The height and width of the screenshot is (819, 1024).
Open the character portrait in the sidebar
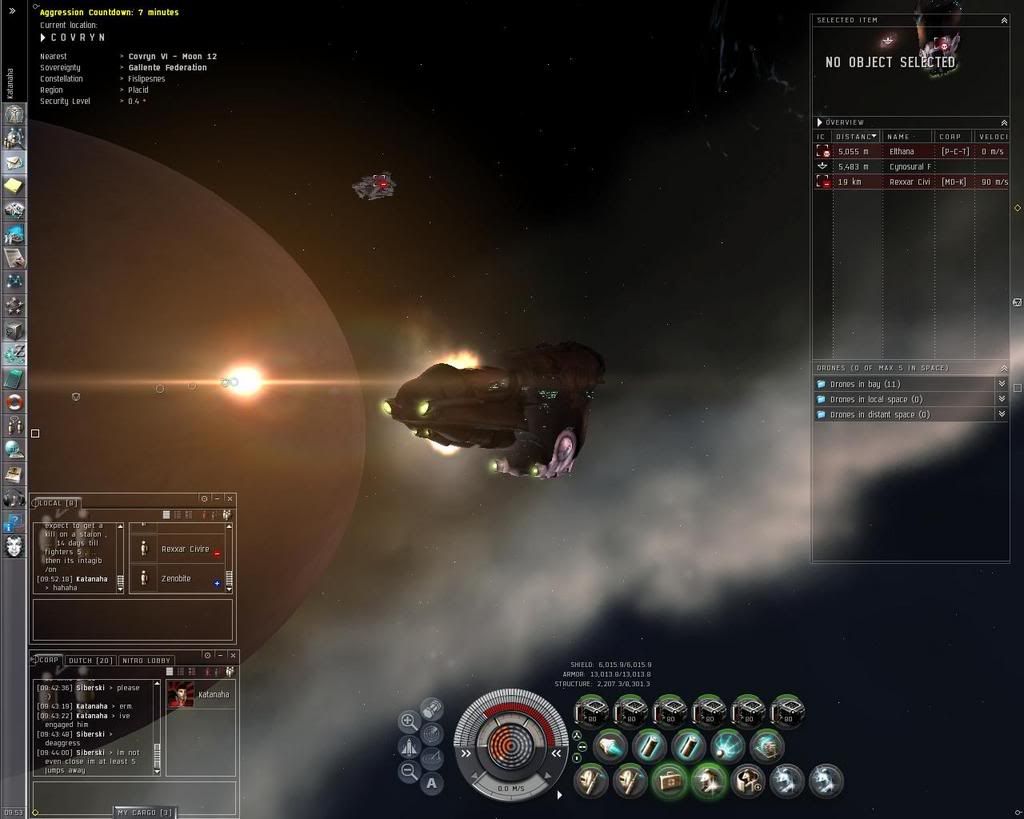[15, 546]
